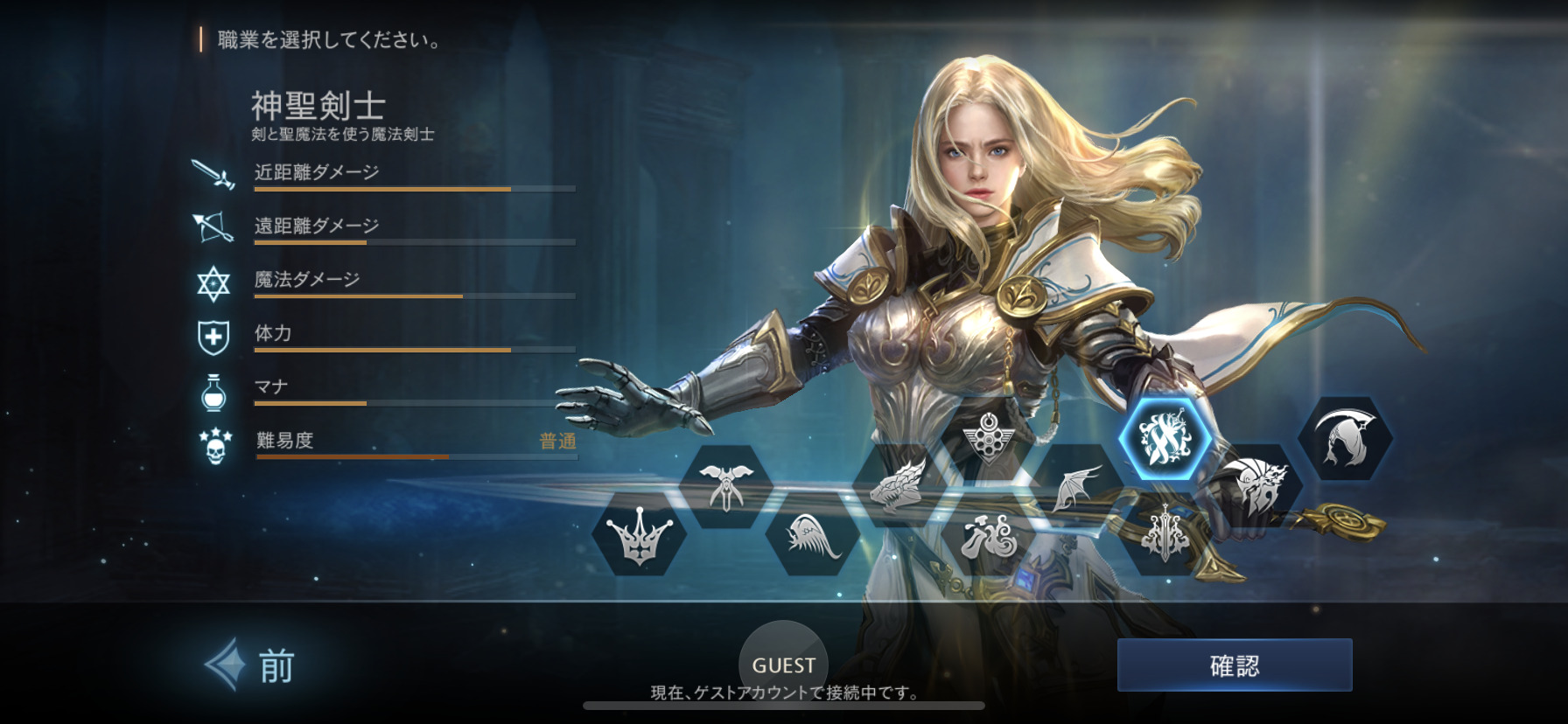Image resolution: width=1568 pixels, height=724 pixels.
Task: Confirm the class with the 確認 button
Action: pyautogui.click(x=1234, y=665)
